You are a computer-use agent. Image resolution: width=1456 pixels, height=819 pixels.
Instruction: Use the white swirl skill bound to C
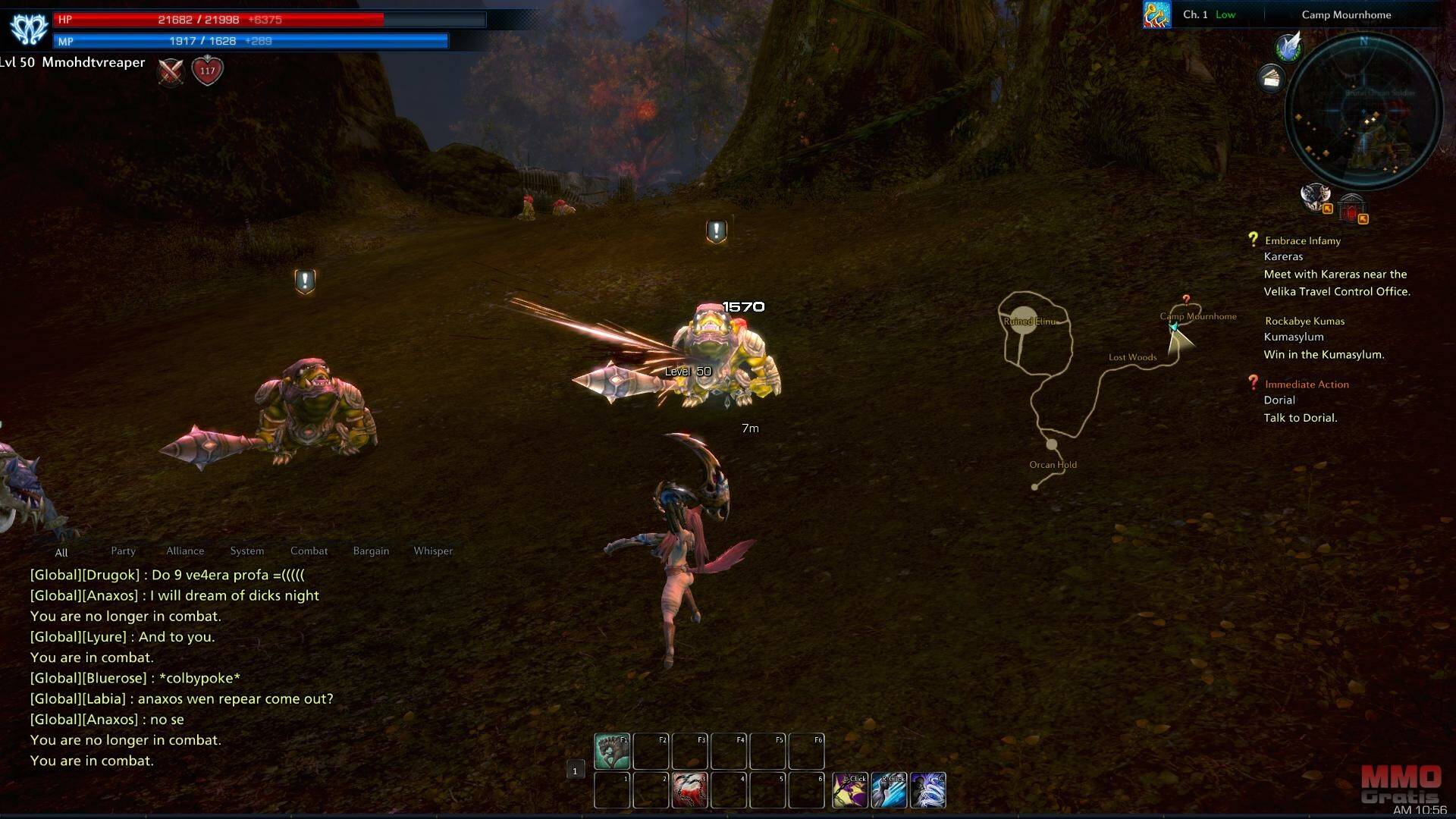pyautogui.click(x=927, y=790)
